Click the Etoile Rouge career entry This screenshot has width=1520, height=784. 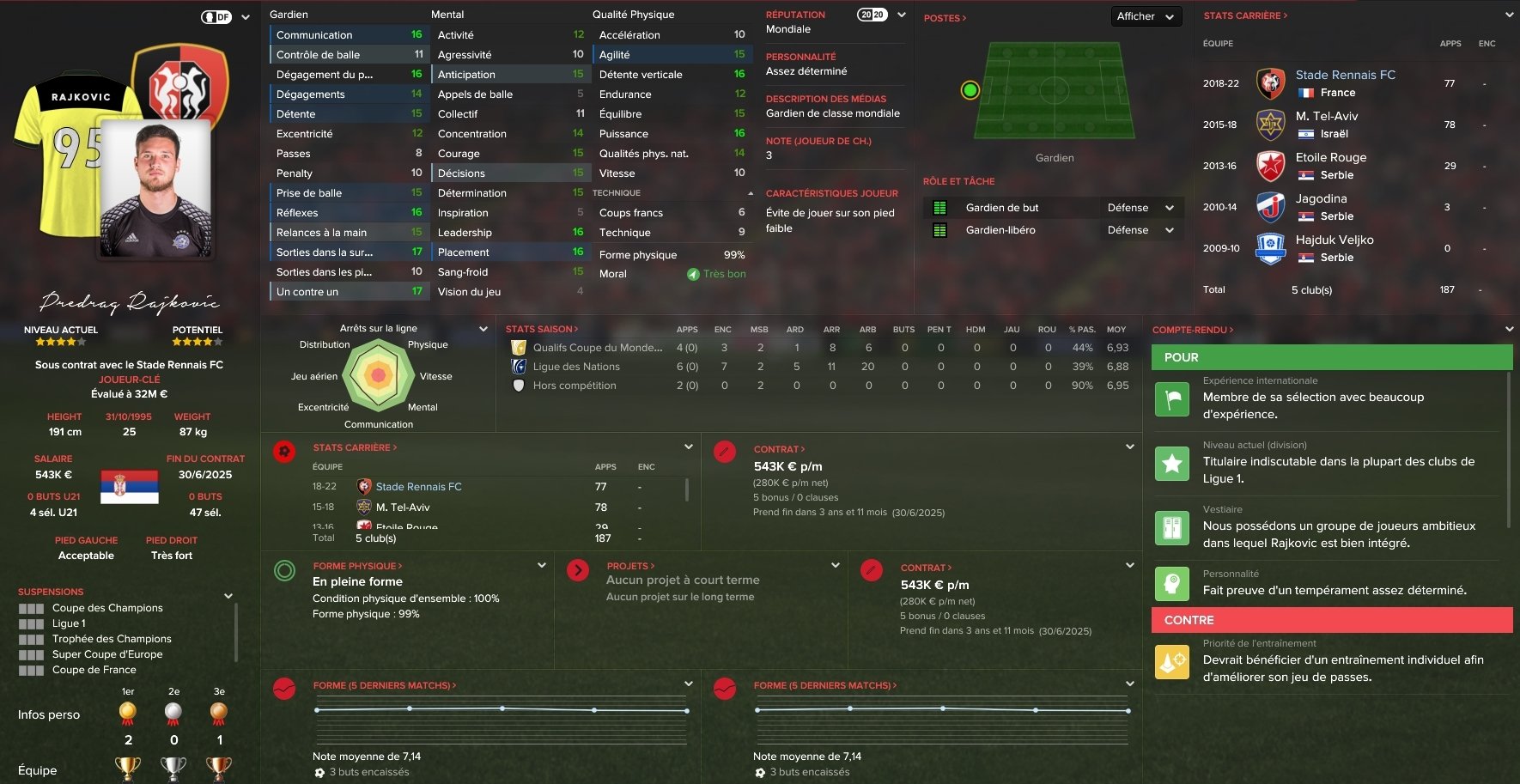[x=1330, y=157]
